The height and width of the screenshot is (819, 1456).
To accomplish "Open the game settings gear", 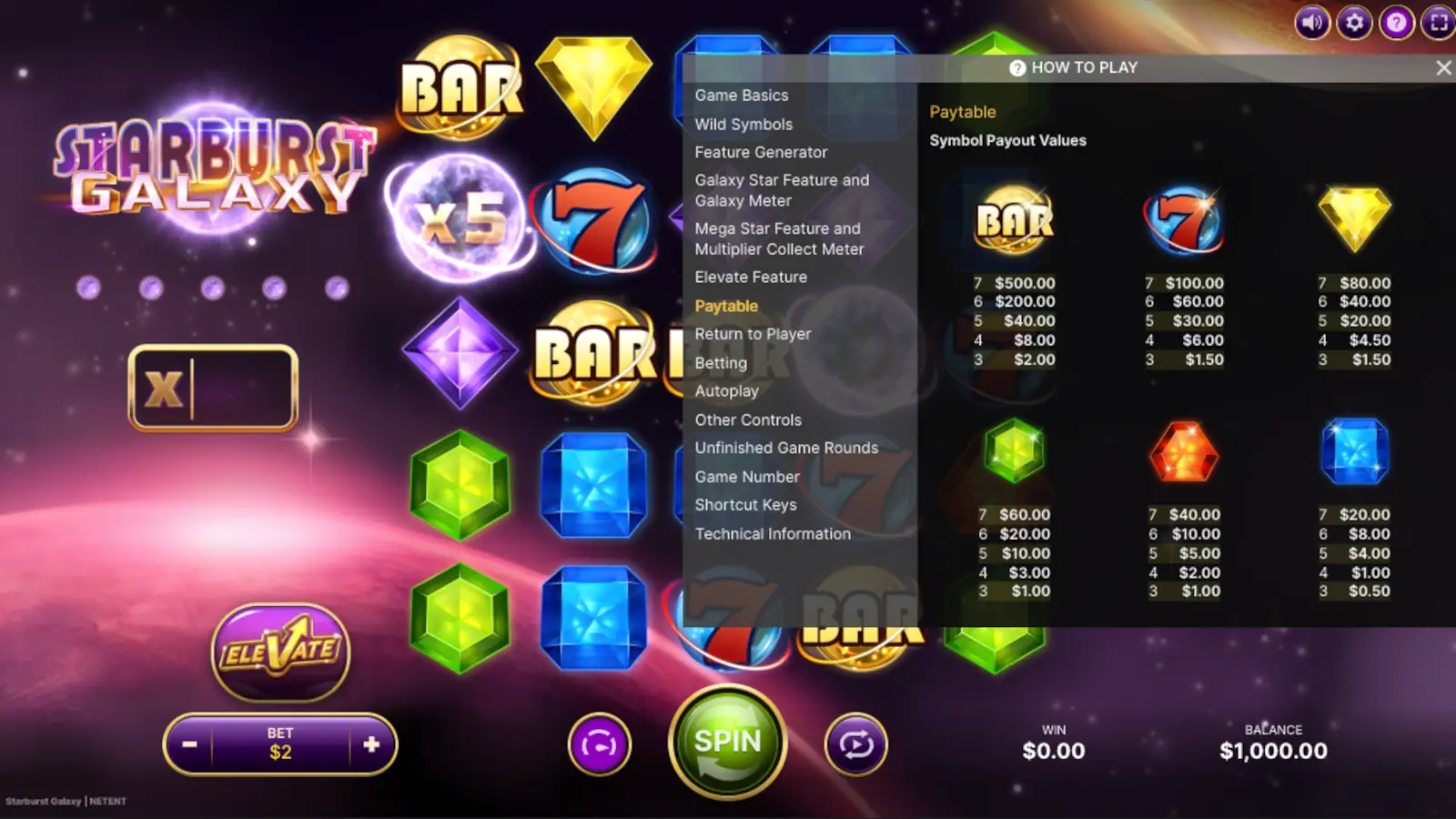I will coord(1353,24).
